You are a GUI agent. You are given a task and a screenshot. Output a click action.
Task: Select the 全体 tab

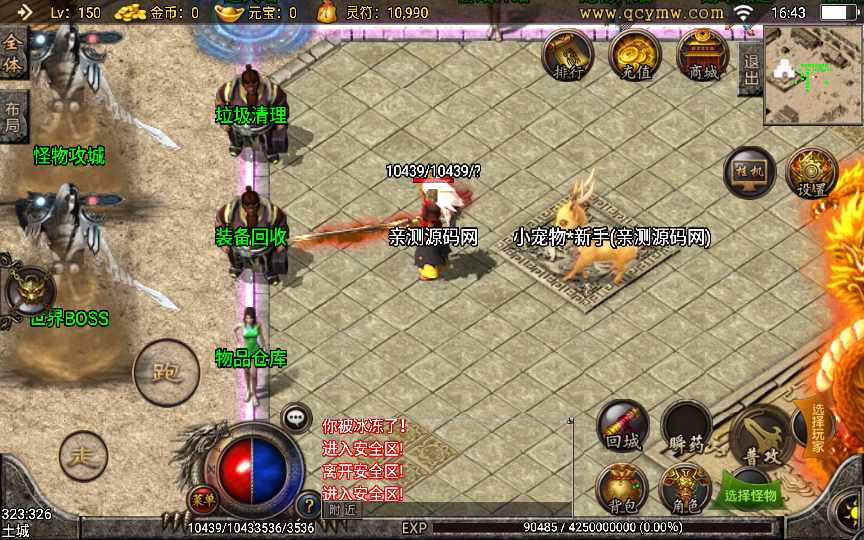(12, 54)
